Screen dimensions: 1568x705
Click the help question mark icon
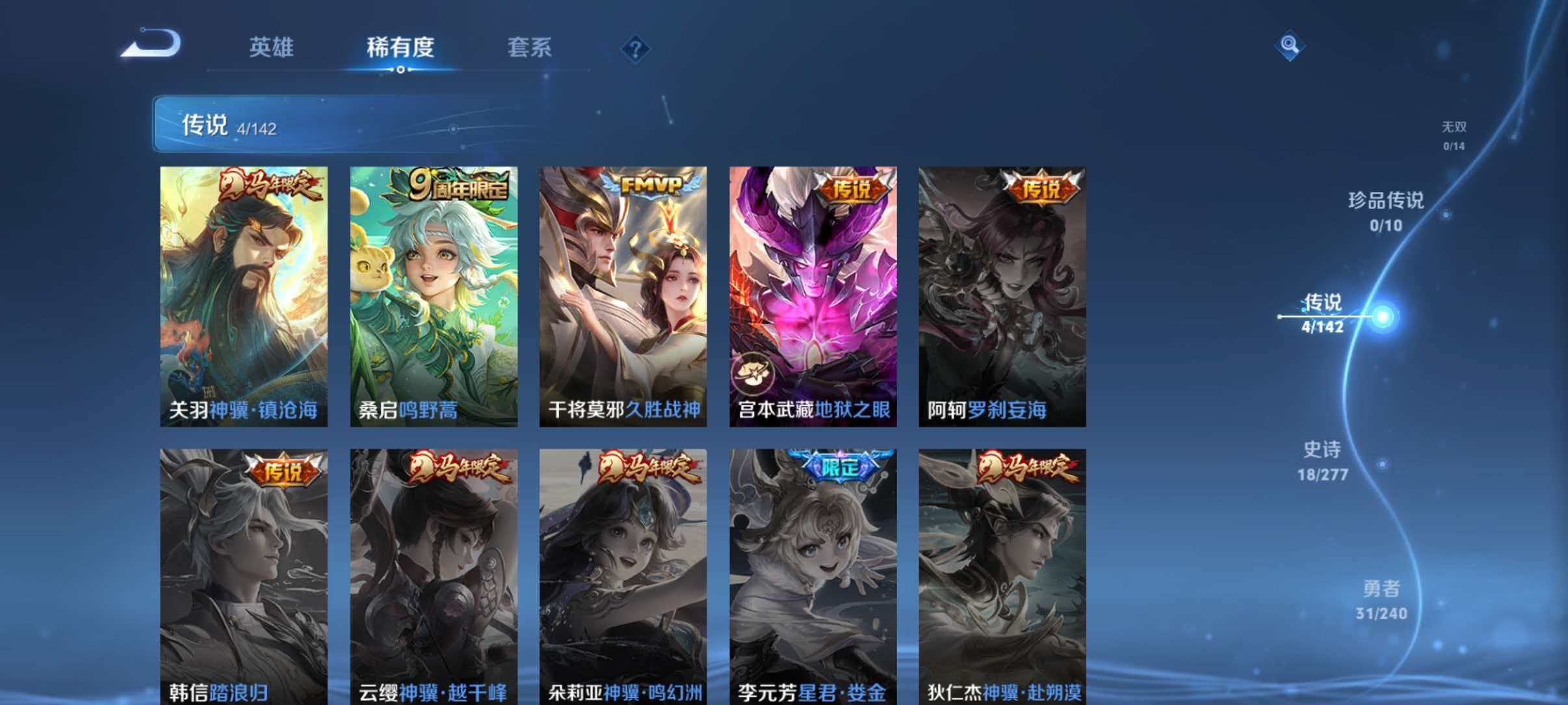coord(636,49)
